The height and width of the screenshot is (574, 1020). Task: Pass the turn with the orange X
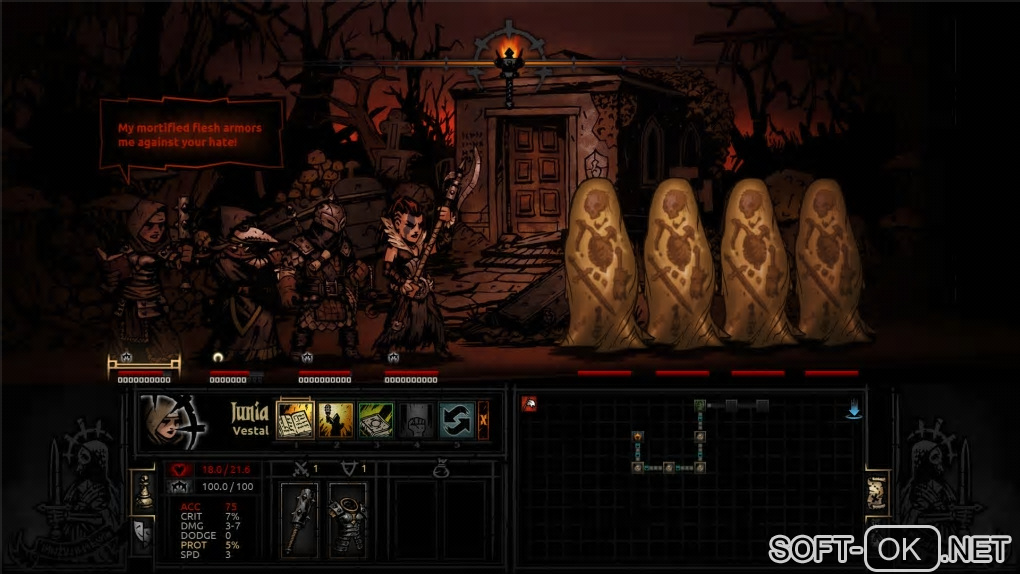pyautogui.click(x=484, y=419)
